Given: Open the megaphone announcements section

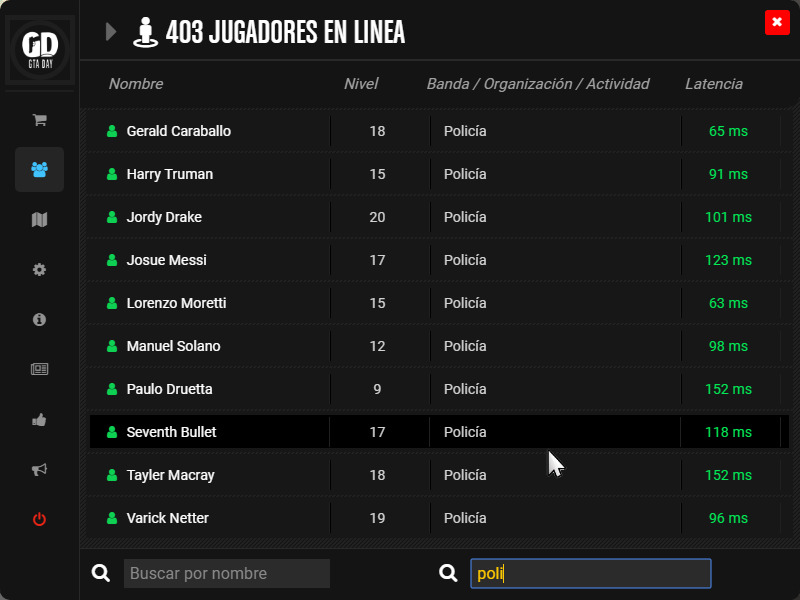Looking at the screenshot, I should (x=40, y=470).
